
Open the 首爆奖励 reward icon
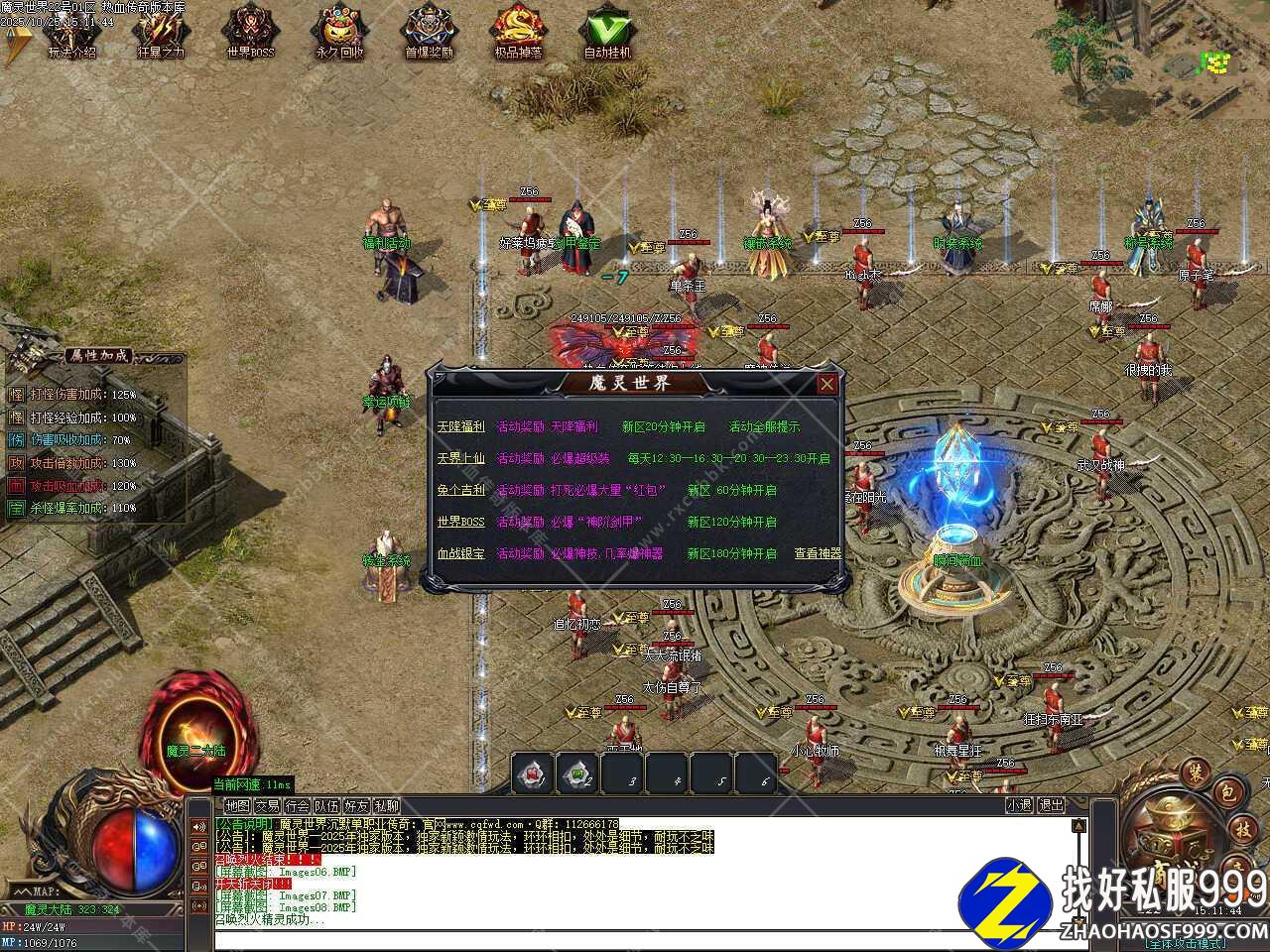(429, 35)
